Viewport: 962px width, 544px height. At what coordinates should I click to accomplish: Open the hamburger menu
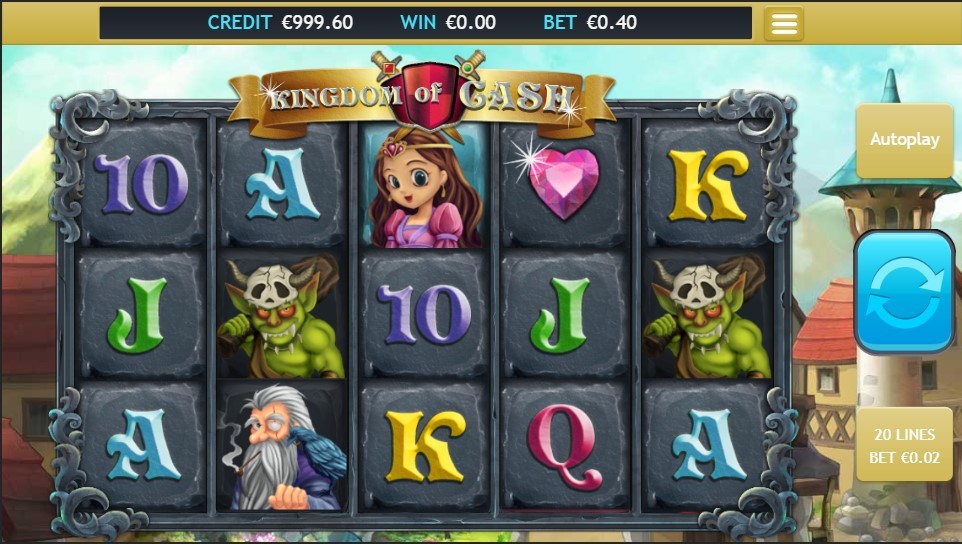pos(784,24)
